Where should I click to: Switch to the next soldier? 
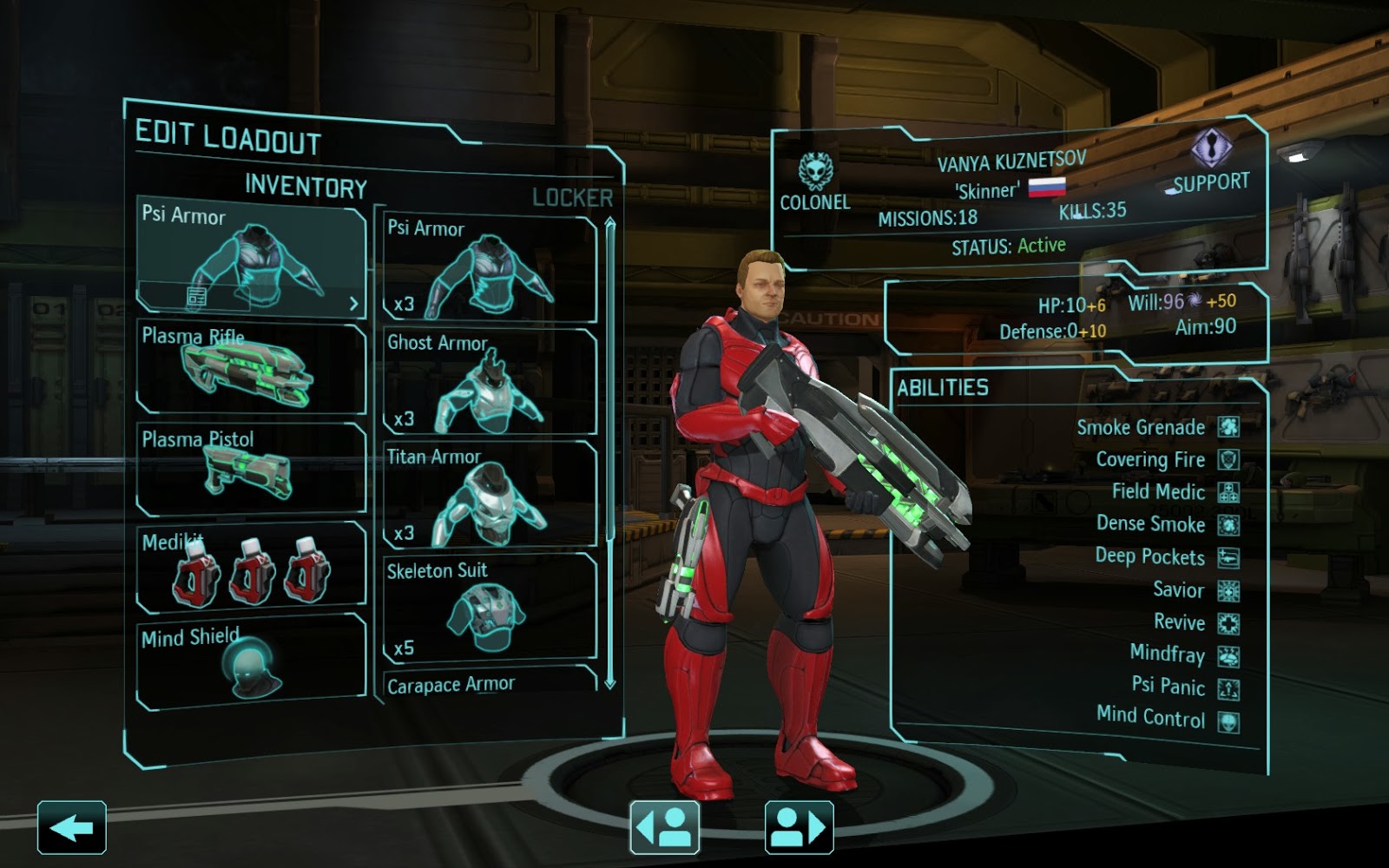[x=799, y=827]
